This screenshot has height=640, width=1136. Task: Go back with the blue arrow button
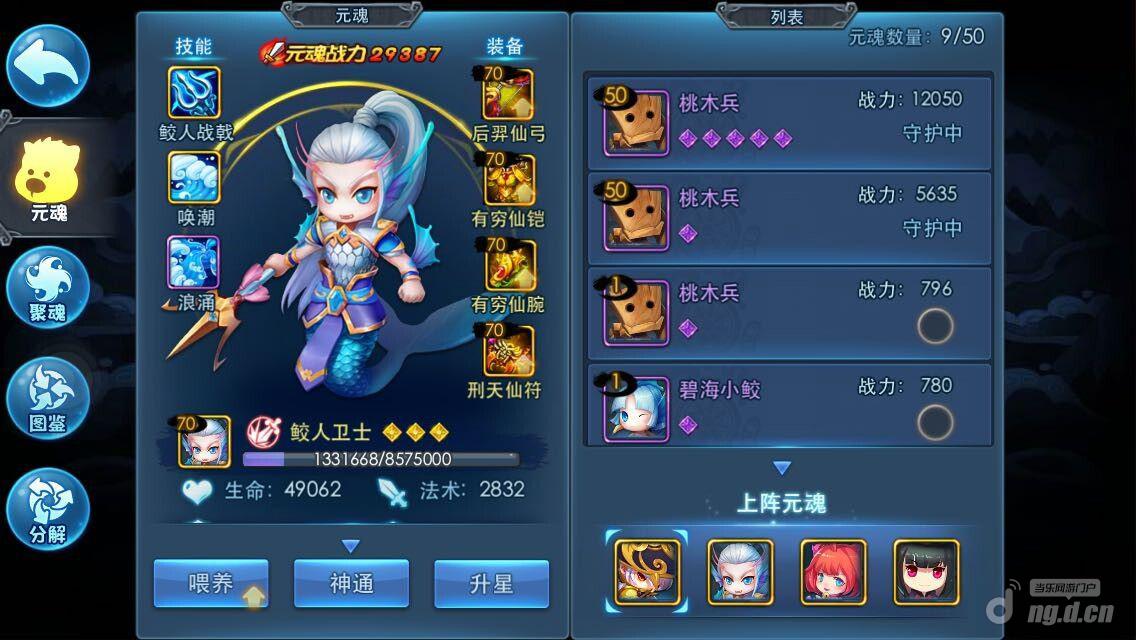click(x=48, y=66)
